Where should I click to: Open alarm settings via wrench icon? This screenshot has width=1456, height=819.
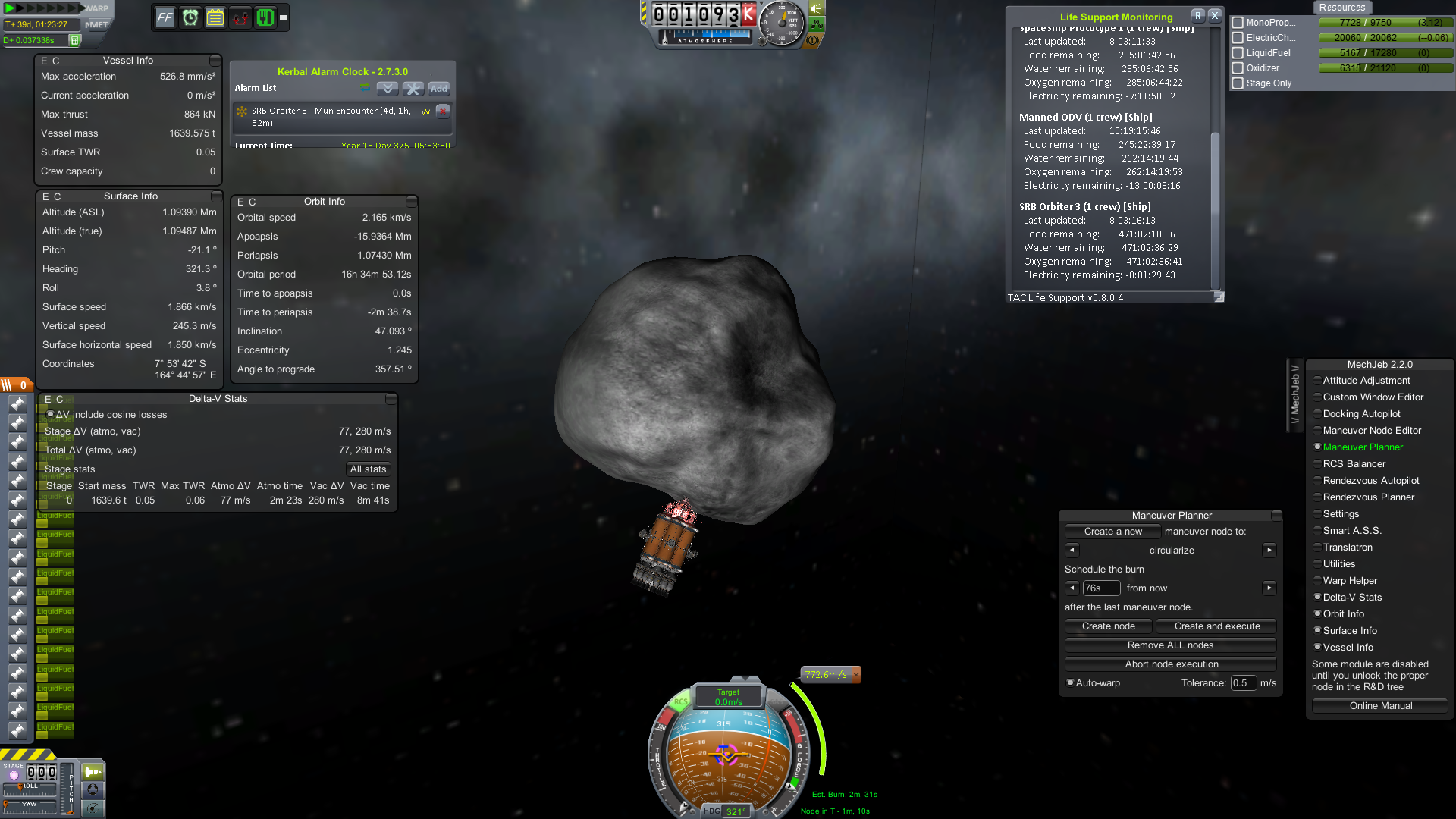click(x=413, y=89)
